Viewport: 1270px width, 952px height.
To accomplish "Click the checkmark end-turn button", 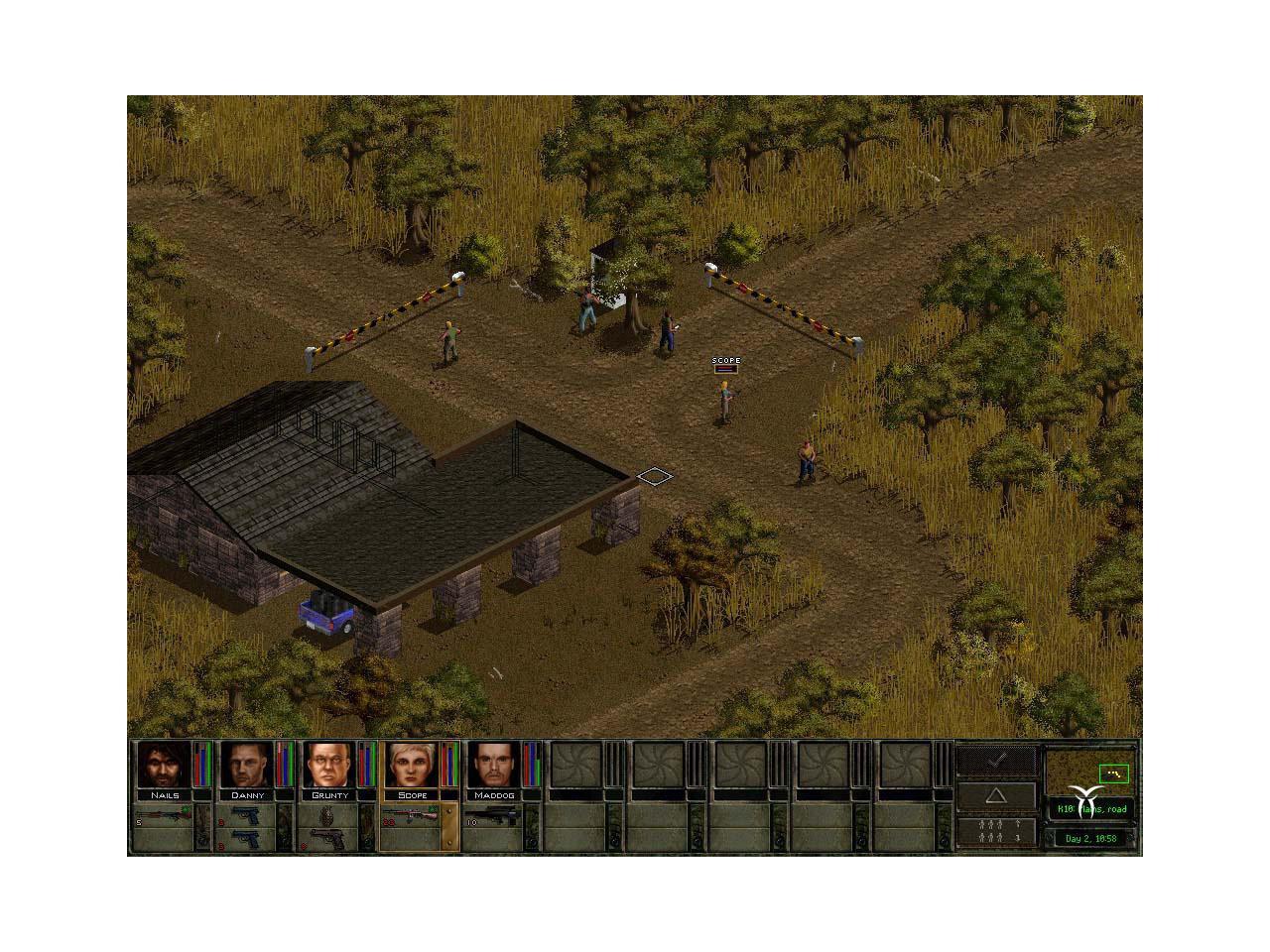I will tap(996, 760).
